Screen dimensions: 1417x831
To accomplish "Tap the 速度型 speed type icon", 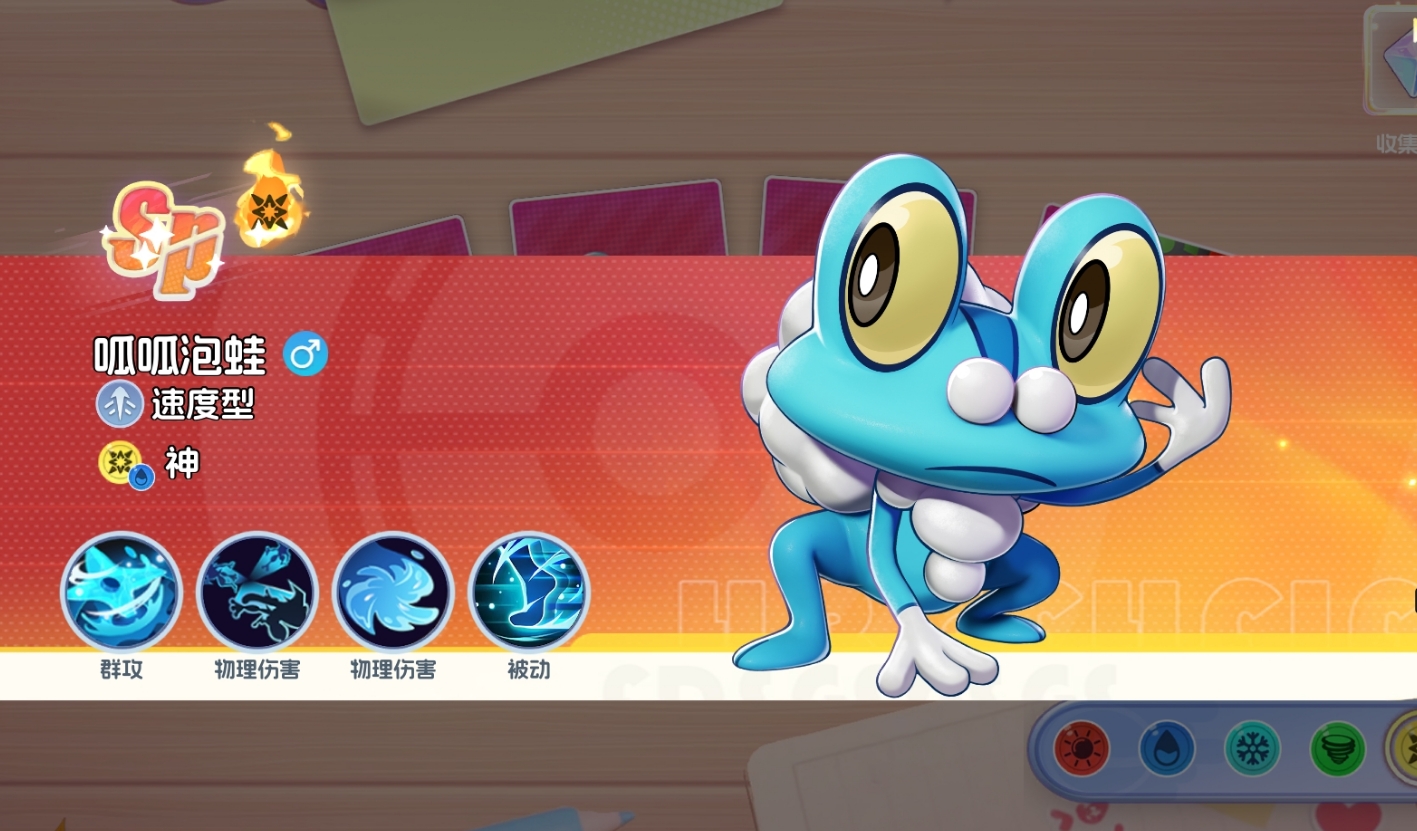I will 120,405.
